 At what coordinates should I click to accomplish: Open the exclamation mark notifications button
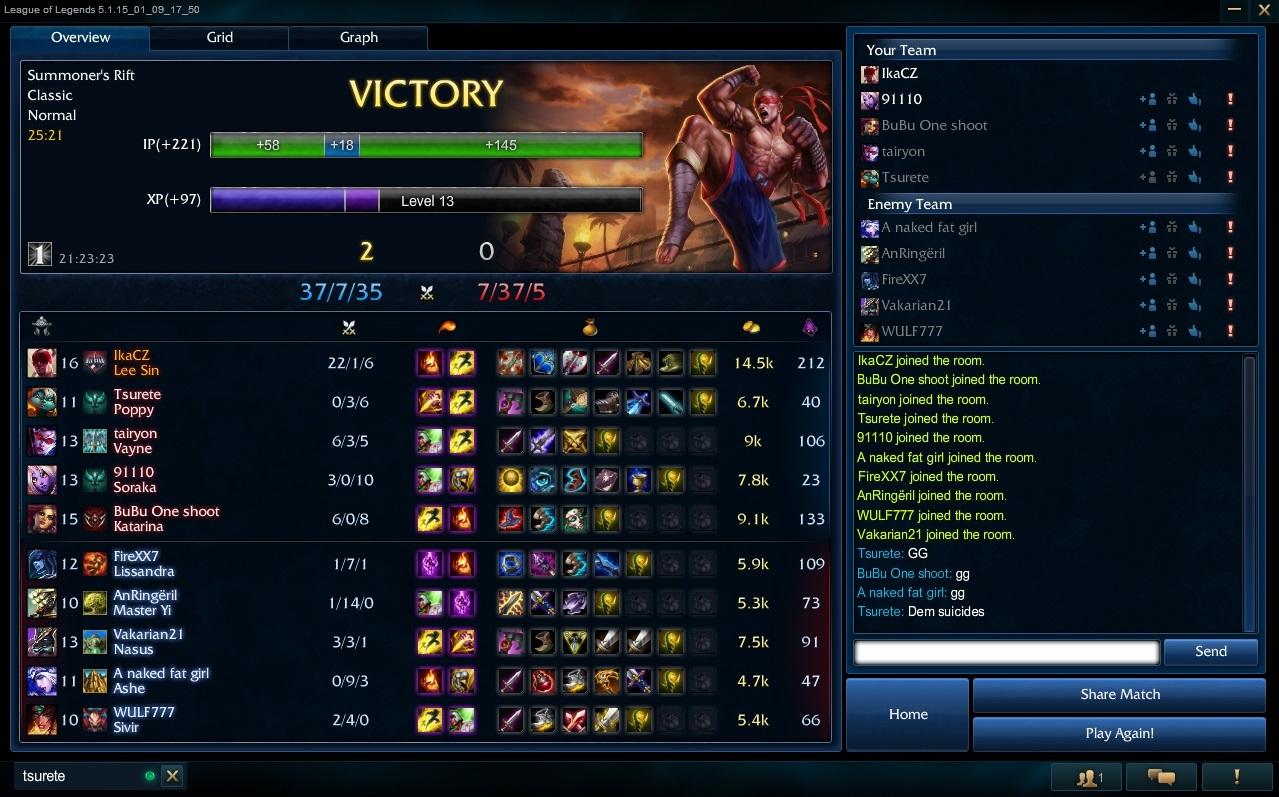click(1237, 777)
